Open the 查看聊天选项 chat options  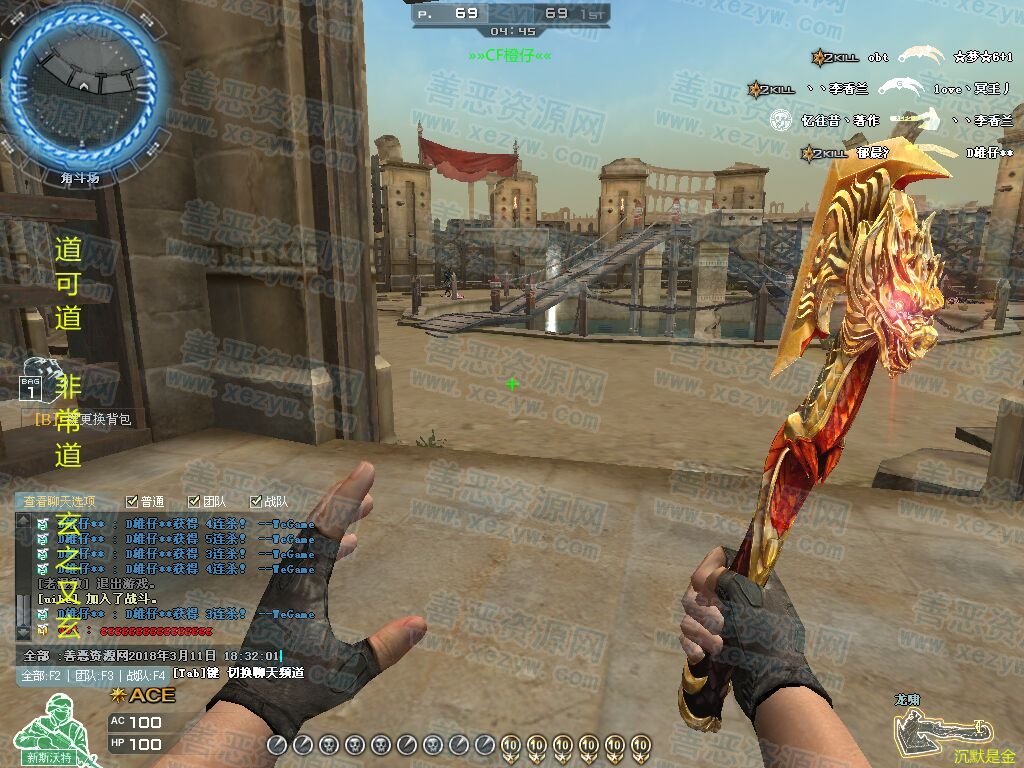[62, 501]
